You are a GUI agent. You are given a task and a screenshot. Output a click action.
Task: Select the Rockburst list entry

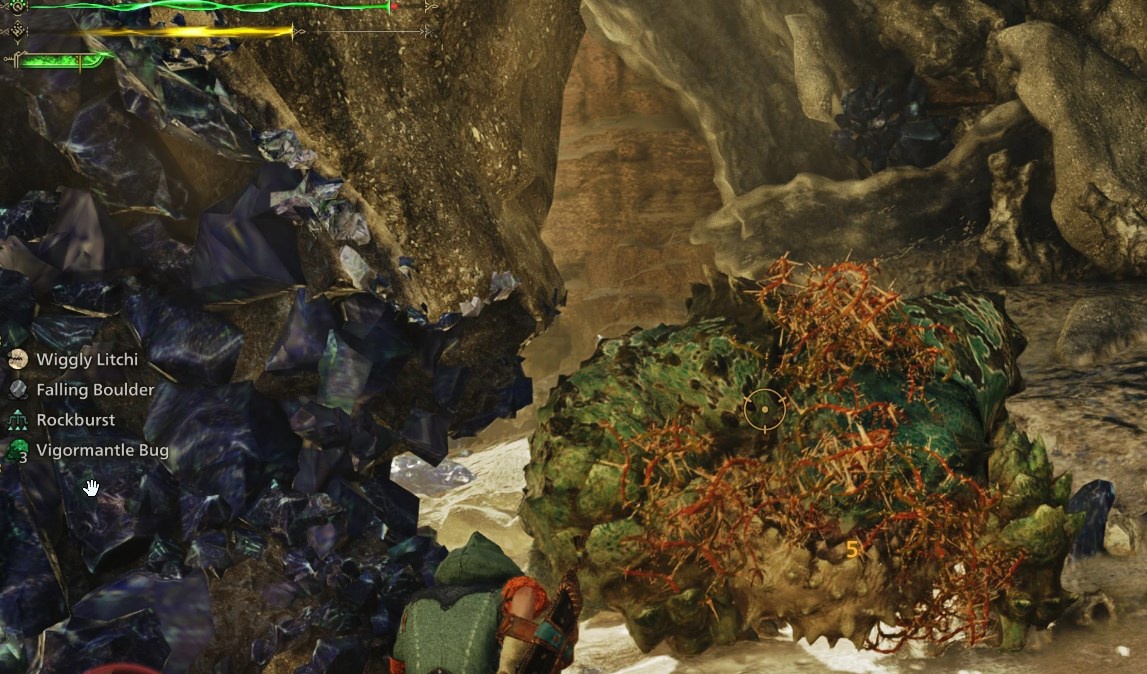coord(75,420)
